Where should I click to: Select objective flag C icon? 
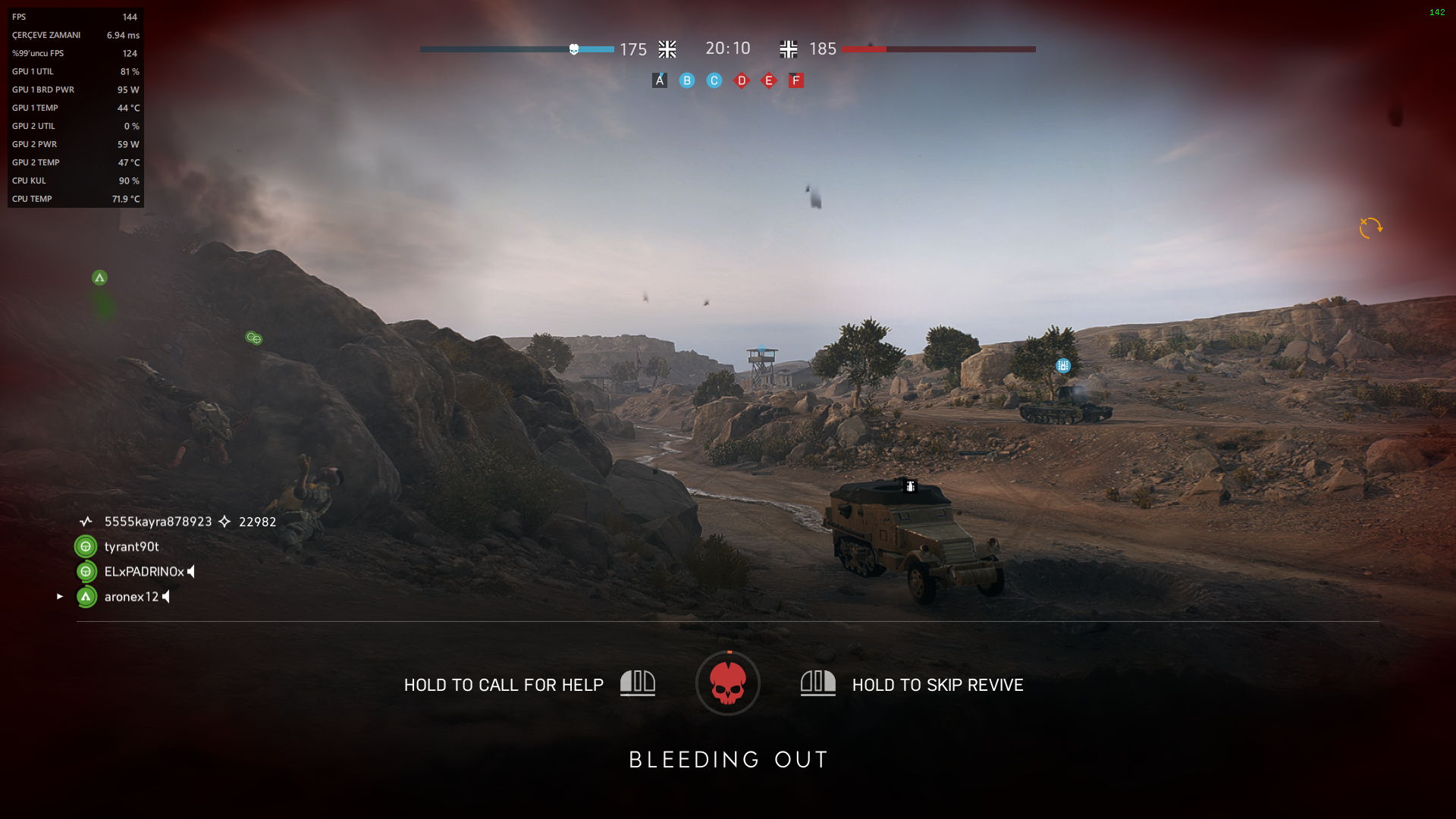point(714,80)
